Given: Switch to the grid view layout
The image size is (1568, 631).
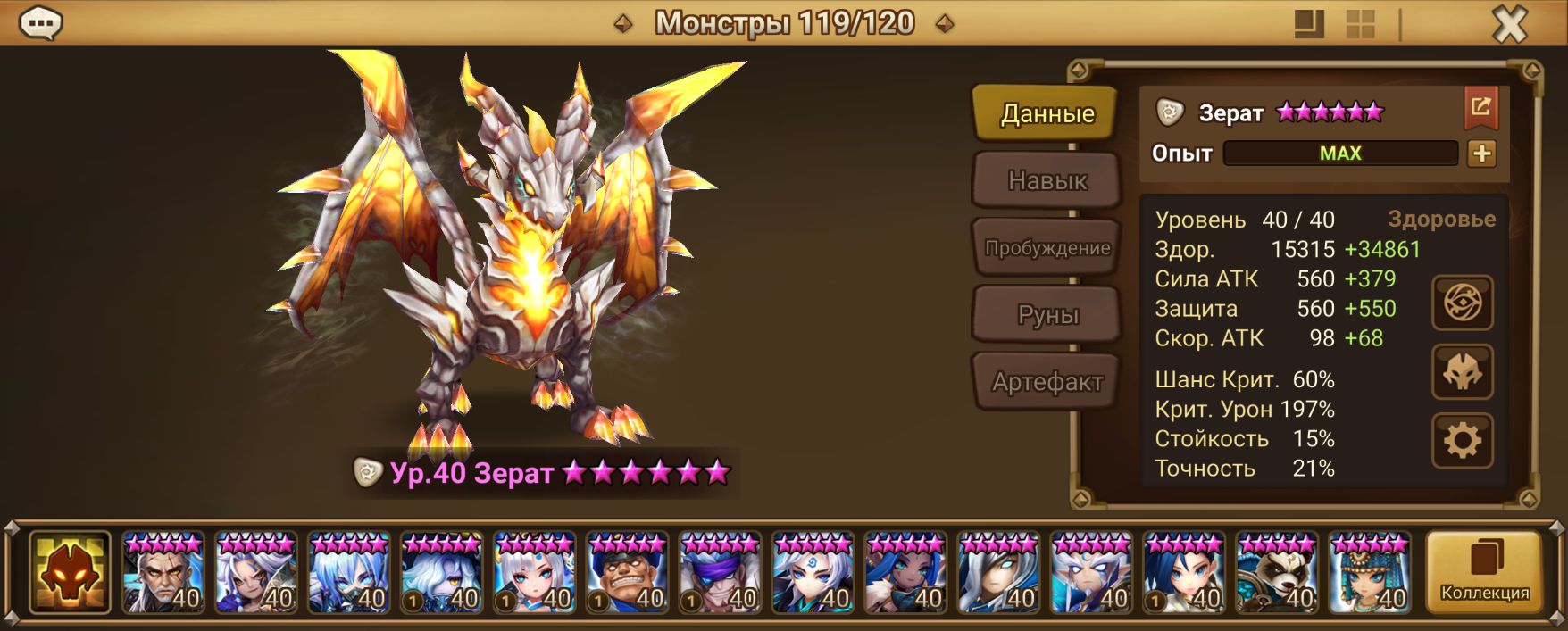Looking at the screenshot, I should point(1360,24).
